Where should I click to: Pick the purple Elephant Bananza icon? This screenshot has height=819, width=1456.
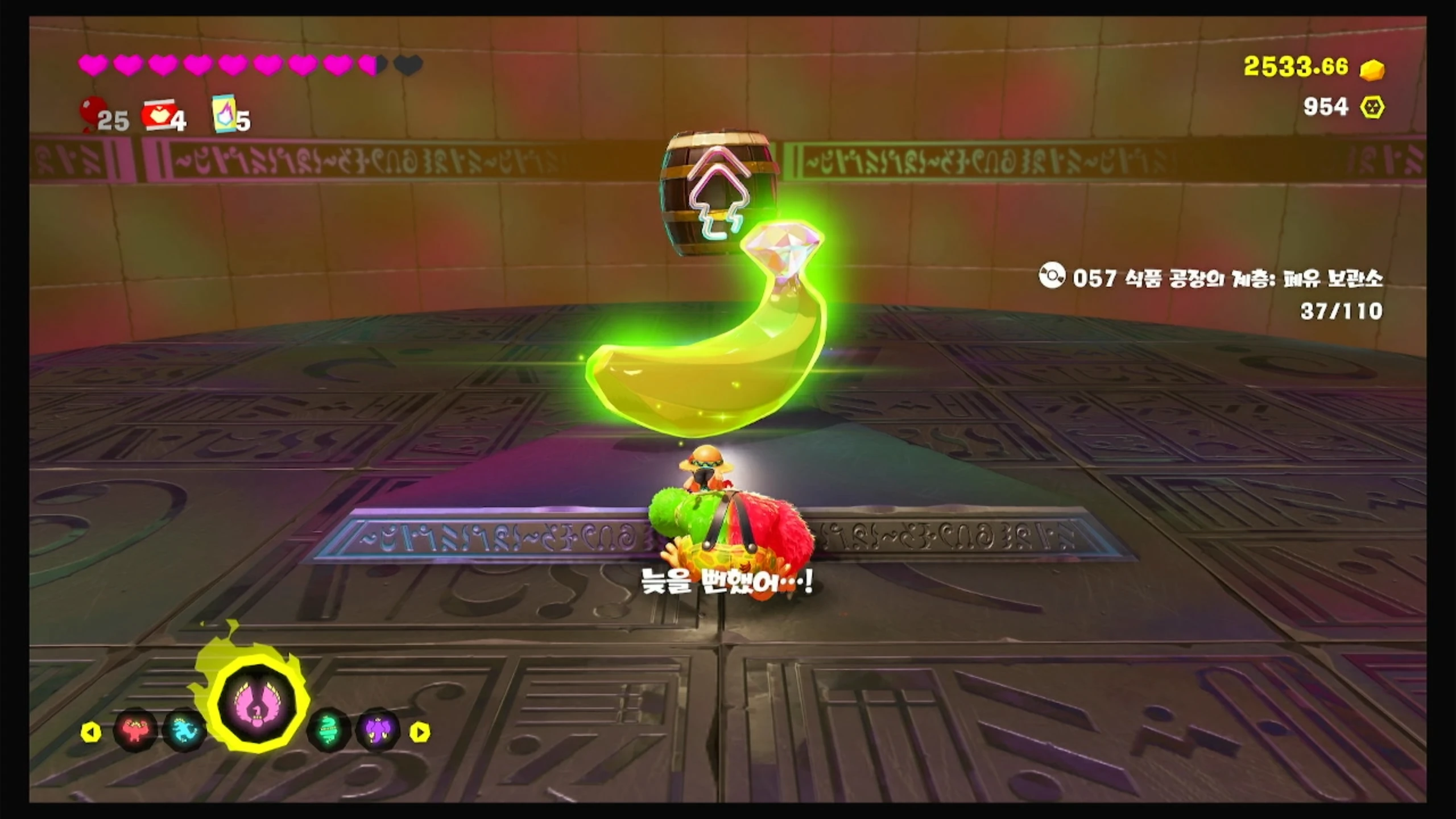click(377, 730)
